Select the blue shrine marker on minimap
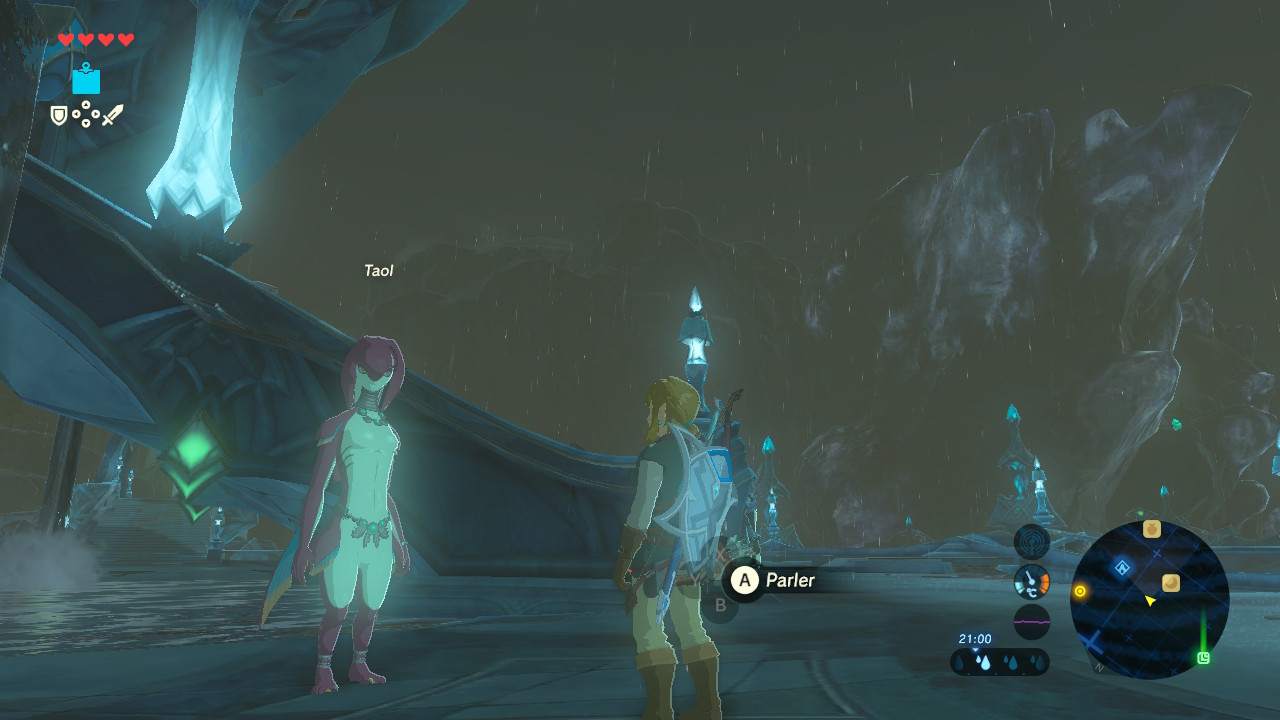 [1122, 568]
